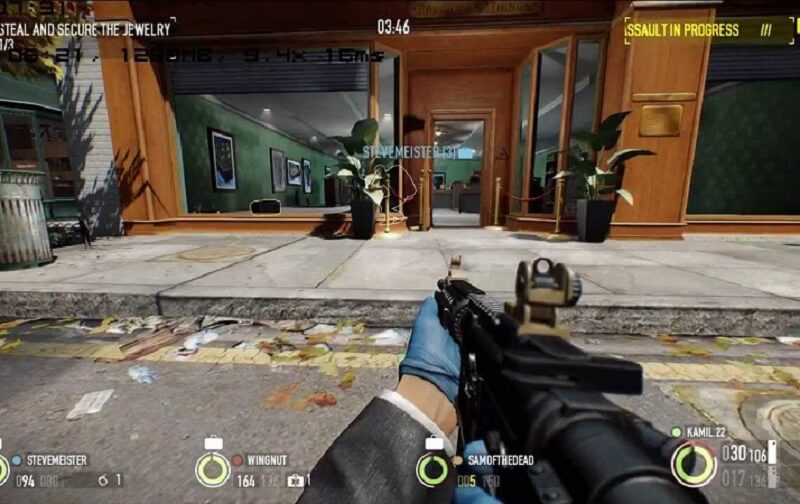Image resolution: width=800 pixels, height=504 pixels.
Task: Select Stevemeister's teammate name
Action: point(56,461)
